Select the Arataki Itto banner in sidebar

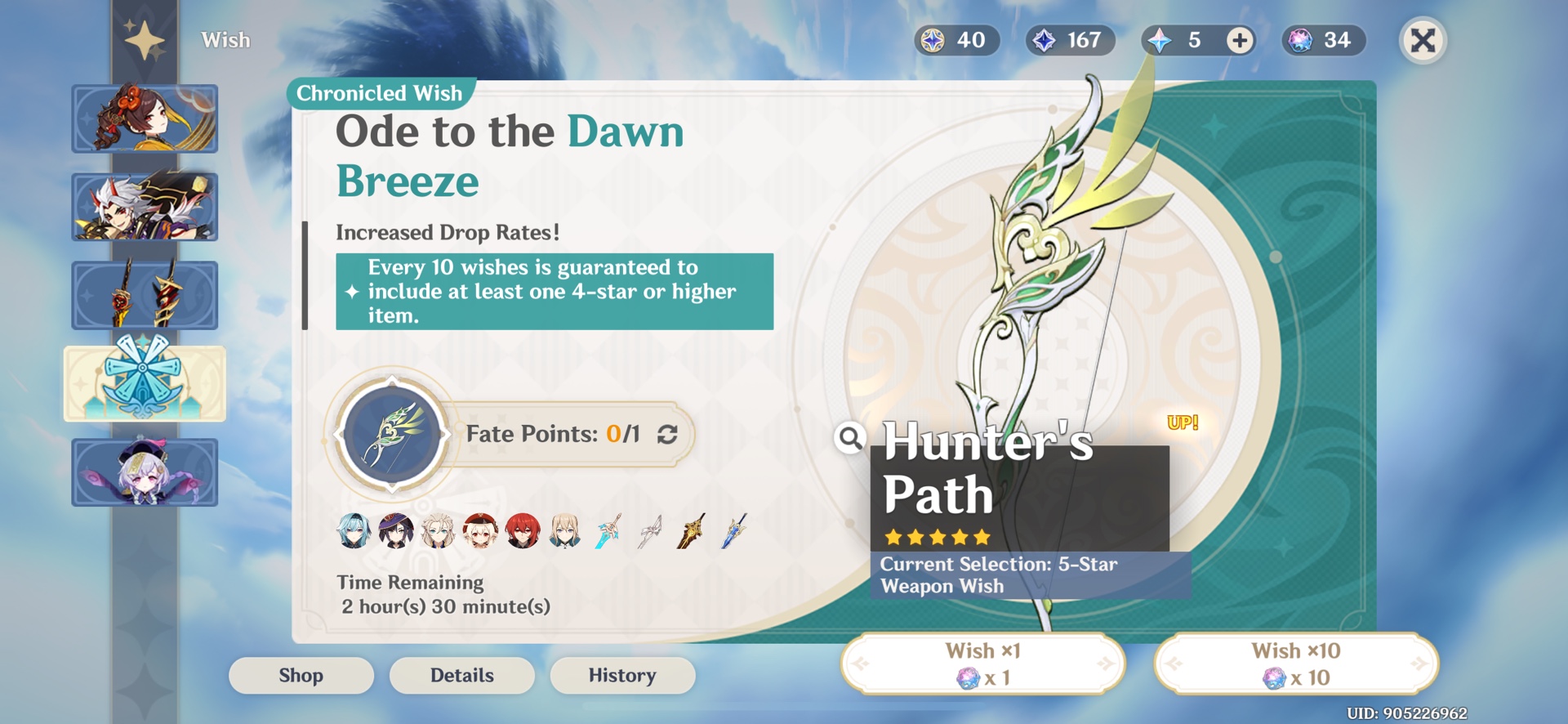pyautogui.click(x=145, y=206)
